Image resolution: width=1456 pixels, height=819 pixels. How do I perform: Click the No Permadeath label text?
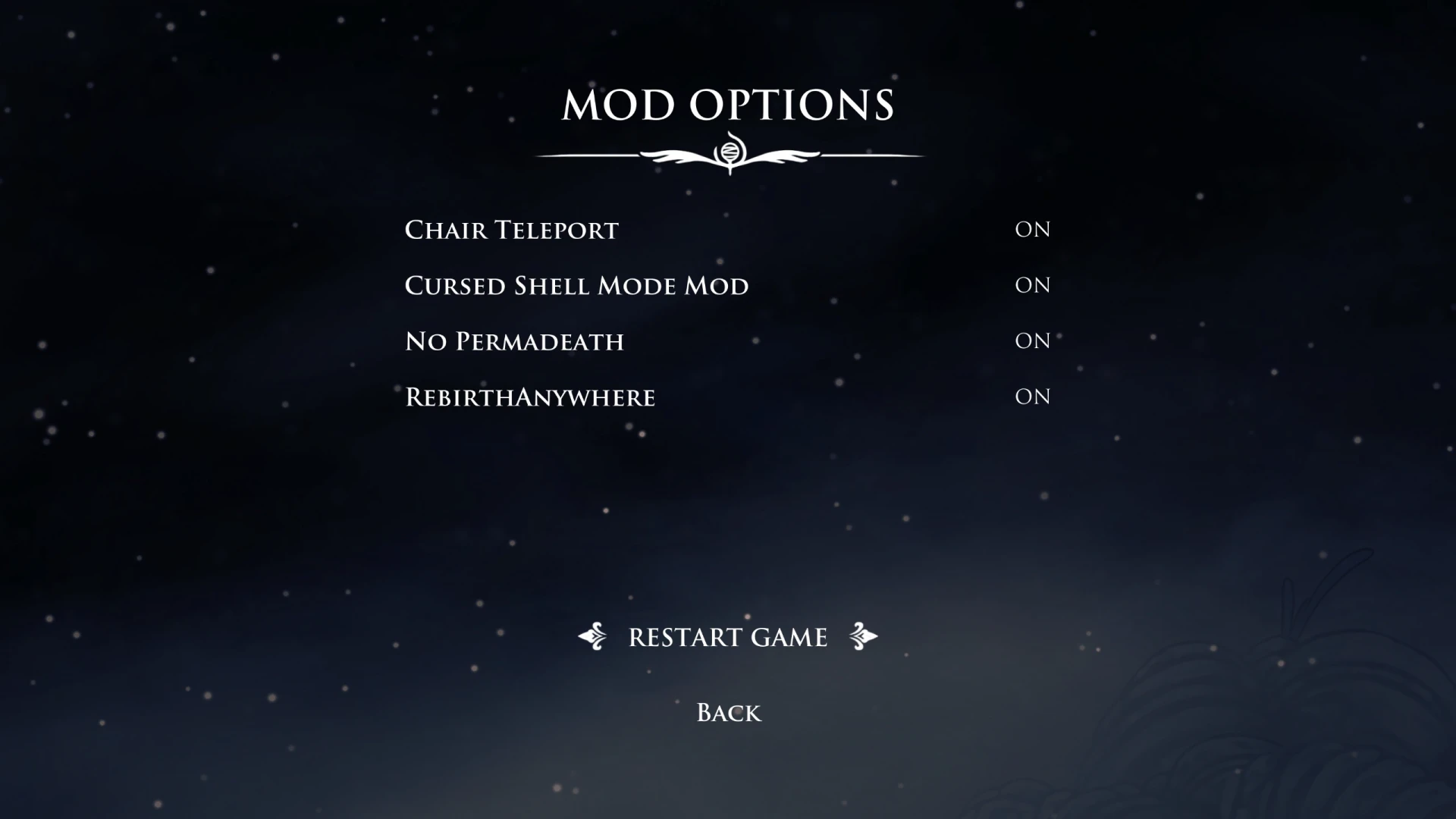point(514,341)
